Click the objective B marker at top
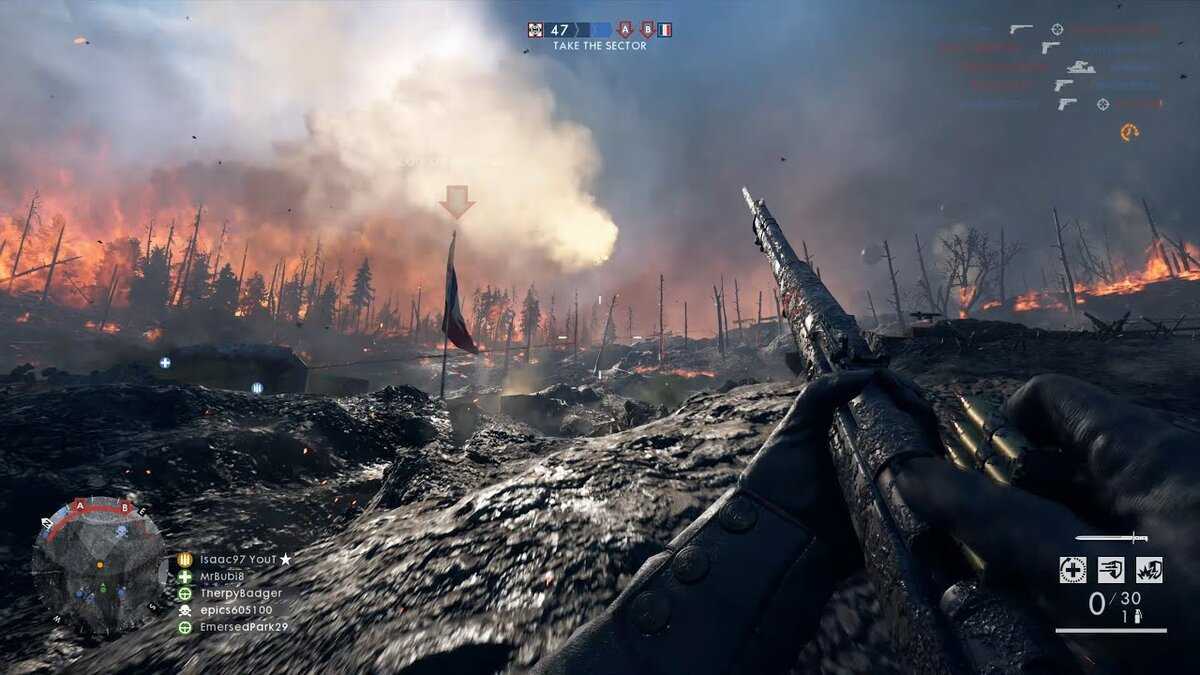 646,29
